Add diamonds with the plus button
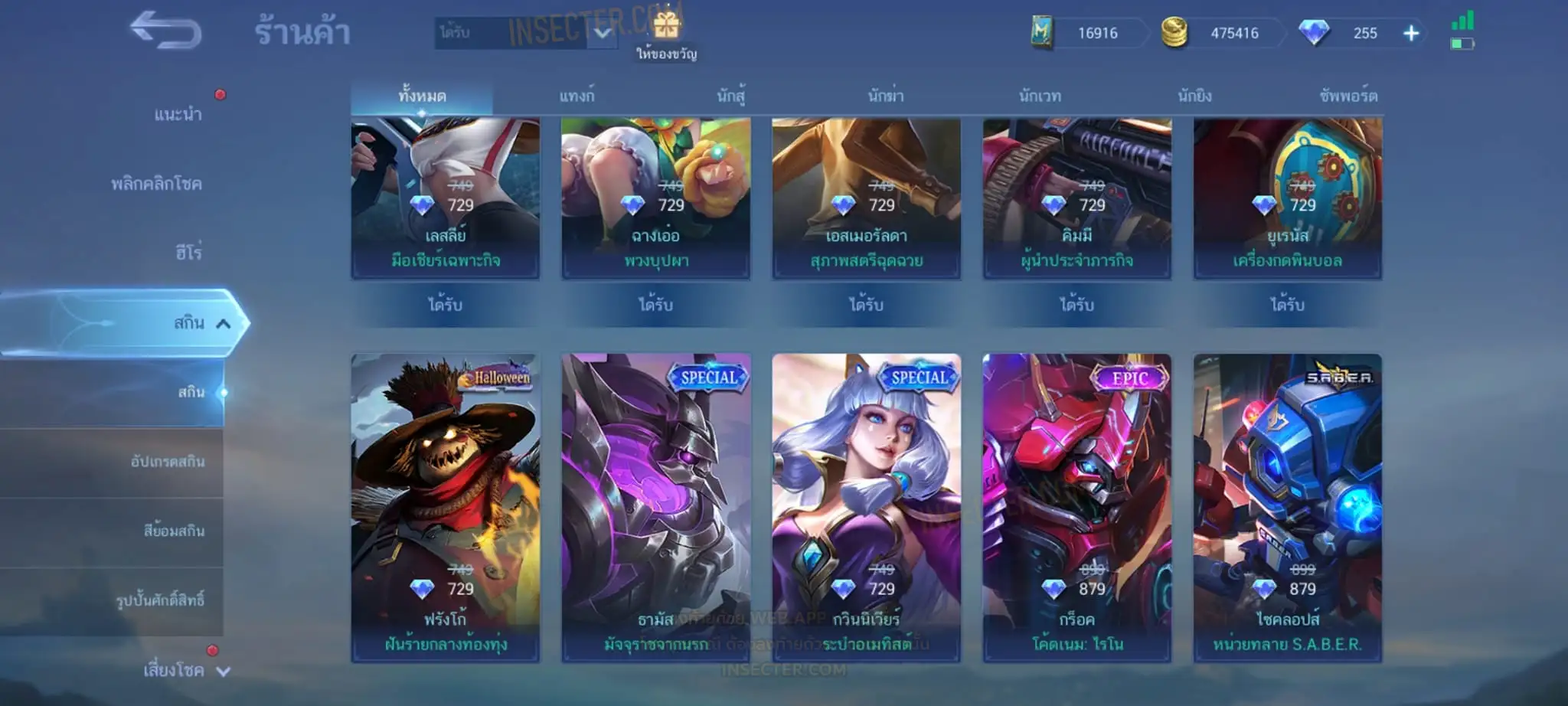This screenshot has width=1568, height=706. point(1411,33)
